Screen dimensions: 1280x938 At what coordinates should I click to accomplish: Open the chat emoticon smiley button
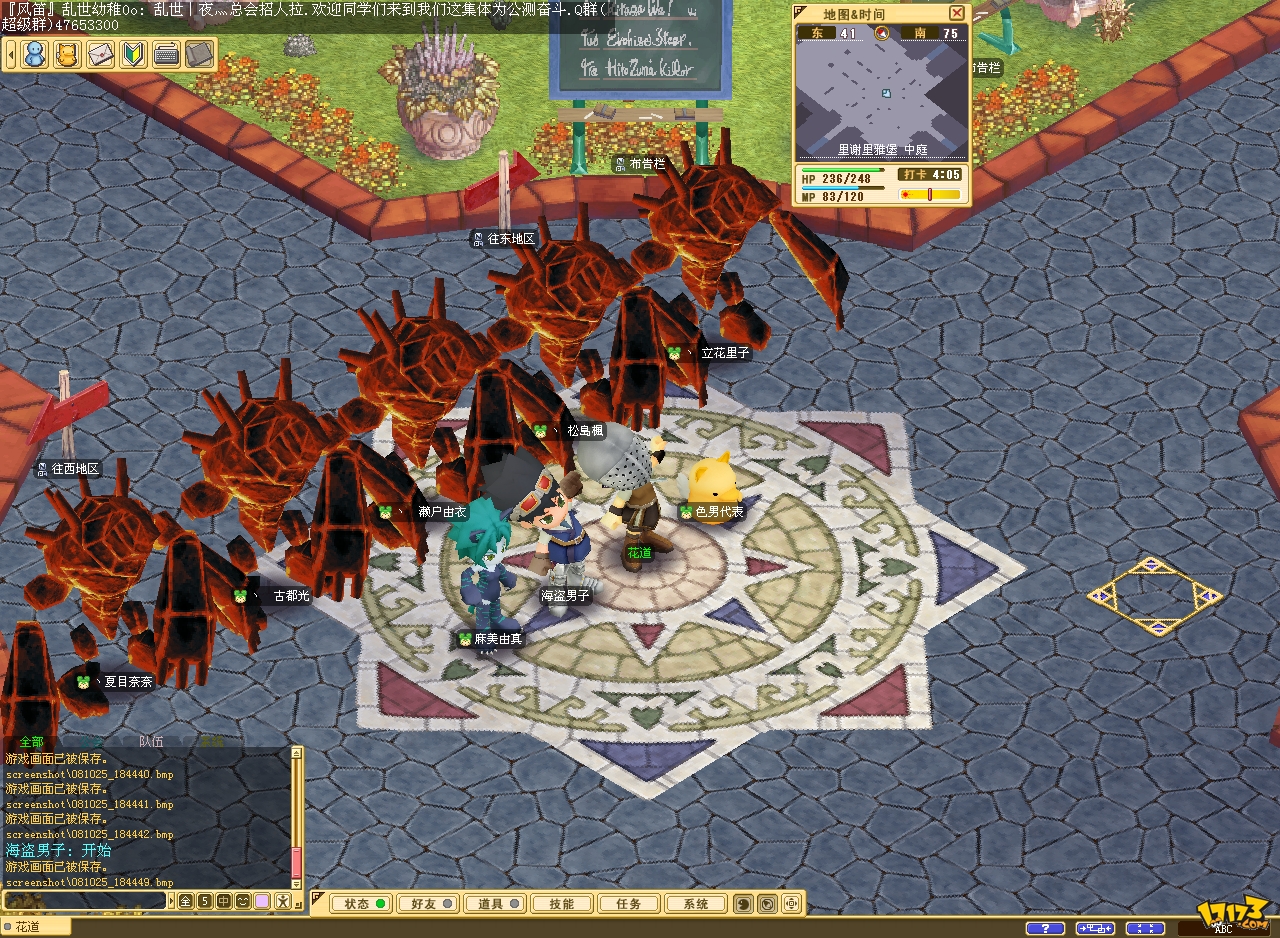point(243,901)
